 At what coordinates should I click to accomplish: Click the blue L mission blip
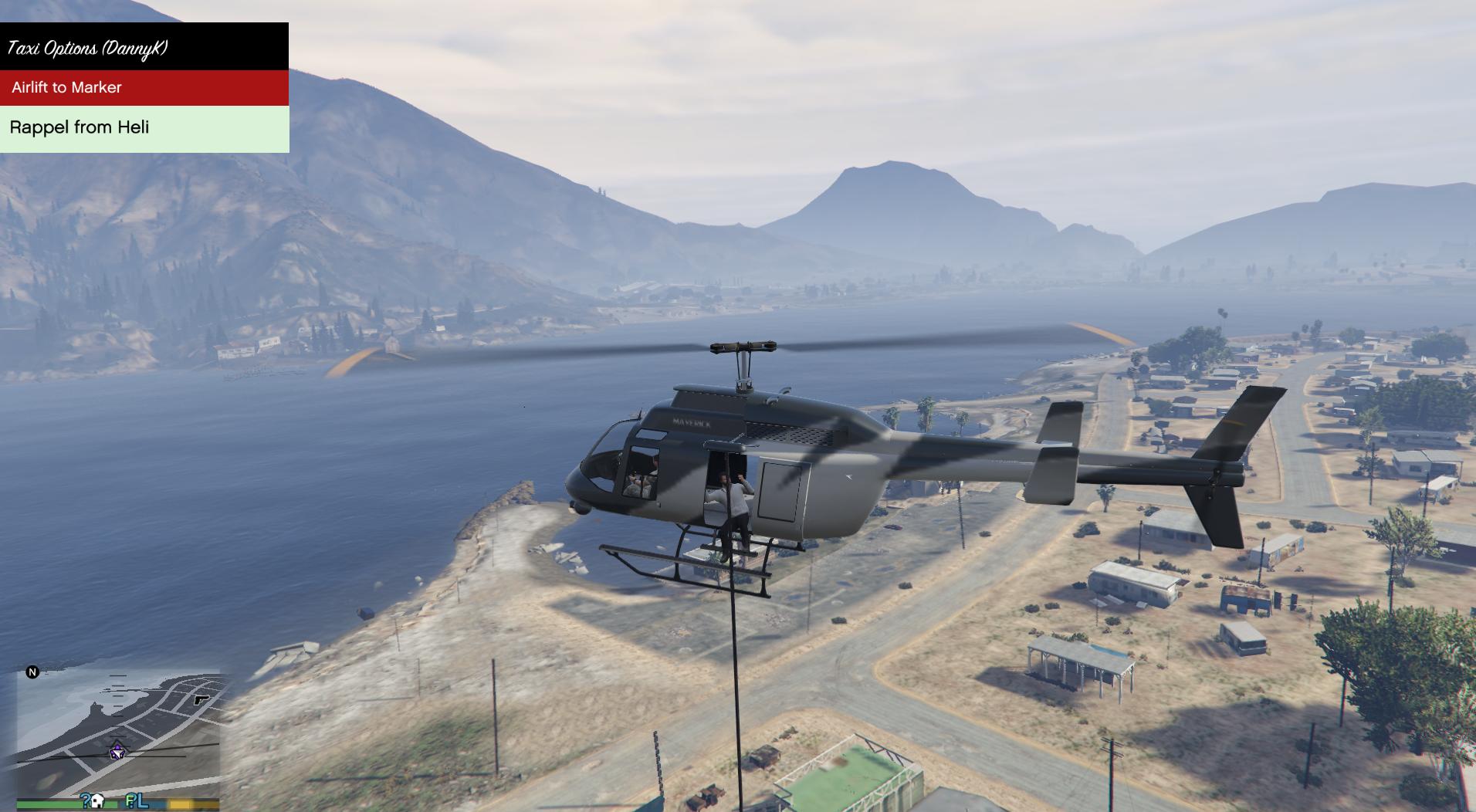click(x=143, y=801)
